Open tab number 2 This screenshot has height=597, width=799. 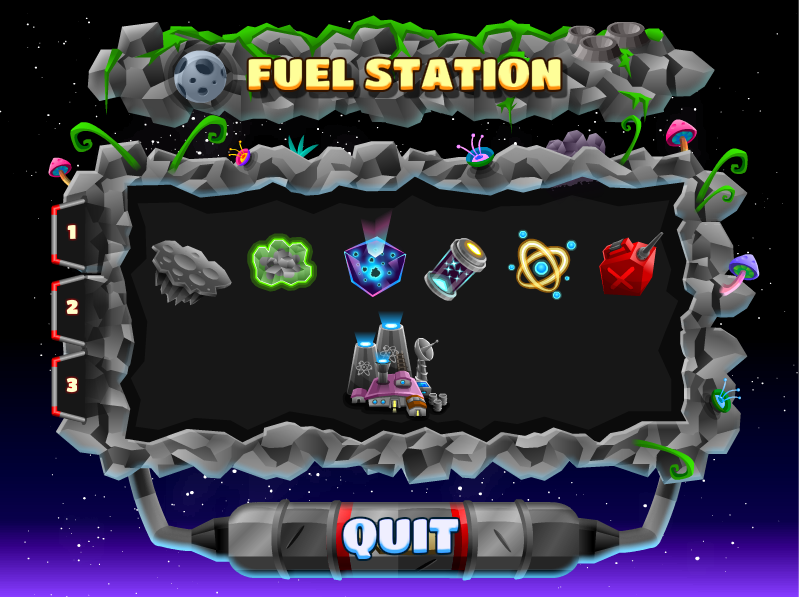72,308
